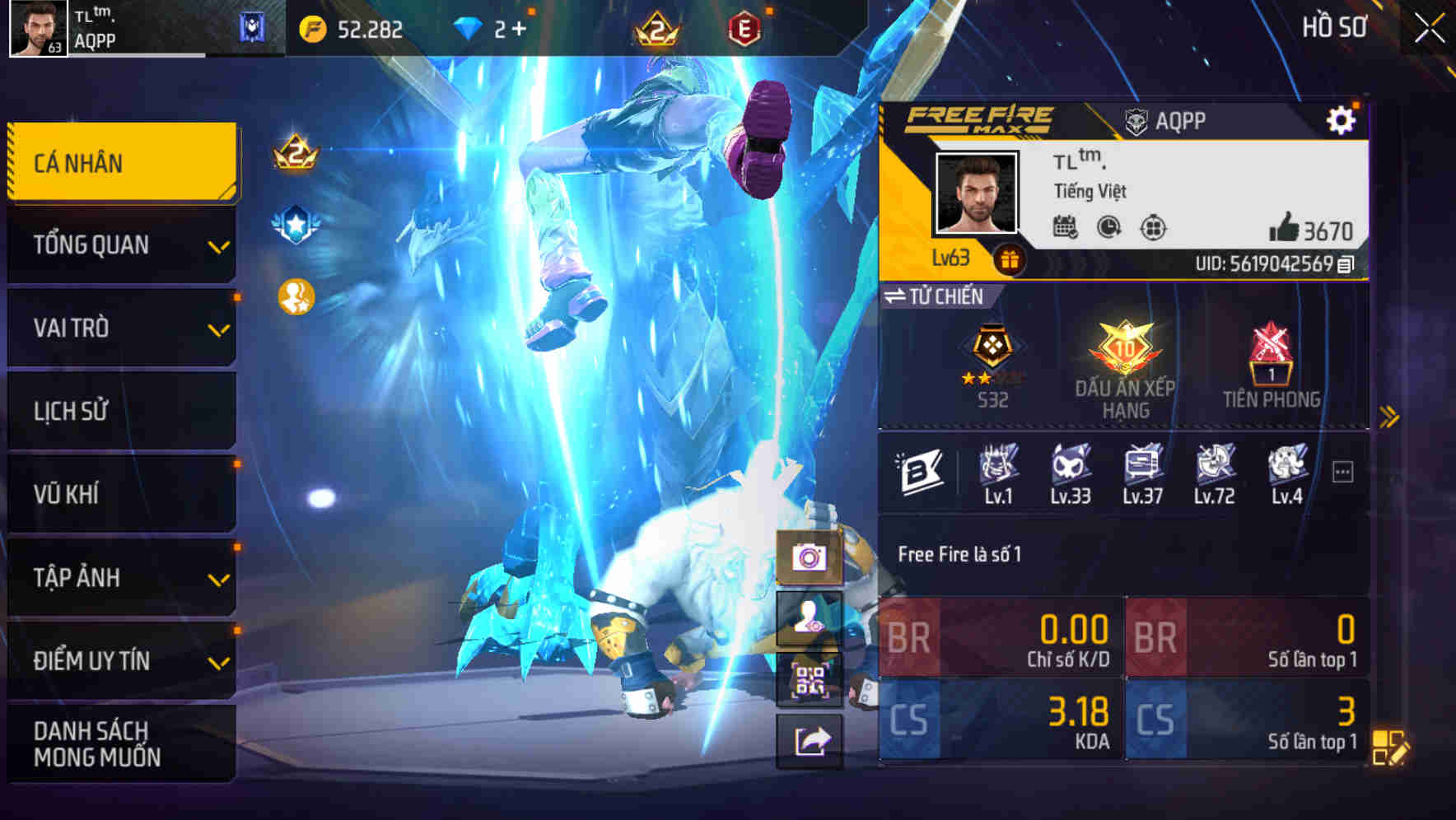Open the Vũ Khí tab
The image size is (1456, 820).
coord(120,493)
